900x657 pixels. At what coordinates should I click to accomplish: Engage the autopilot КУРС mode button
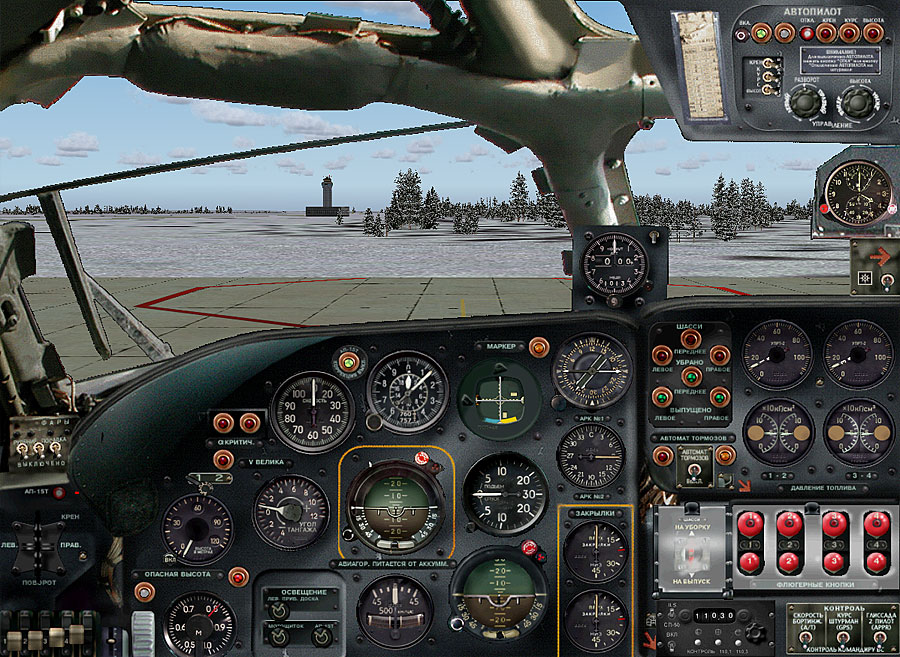850,34
